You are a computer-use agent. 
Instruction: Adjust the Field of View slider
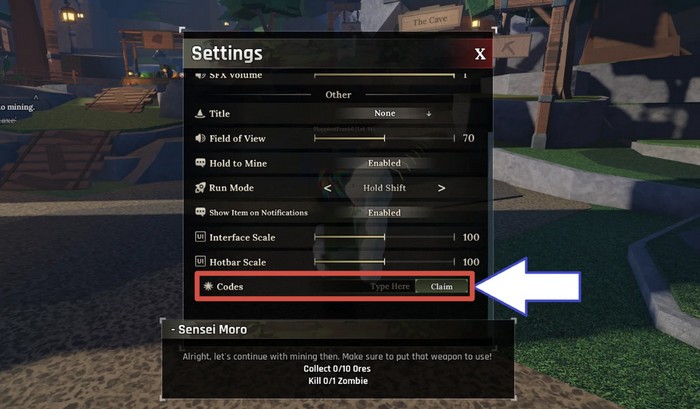tap(385, 138)
